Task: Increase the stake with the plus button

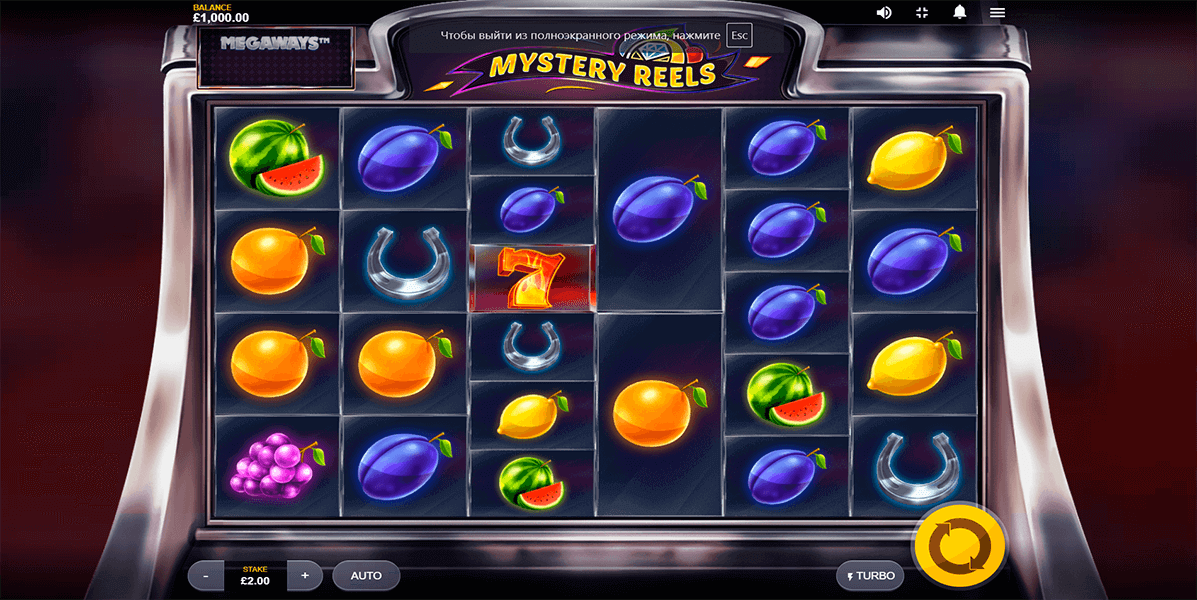Action: click(x=305, y=575)
